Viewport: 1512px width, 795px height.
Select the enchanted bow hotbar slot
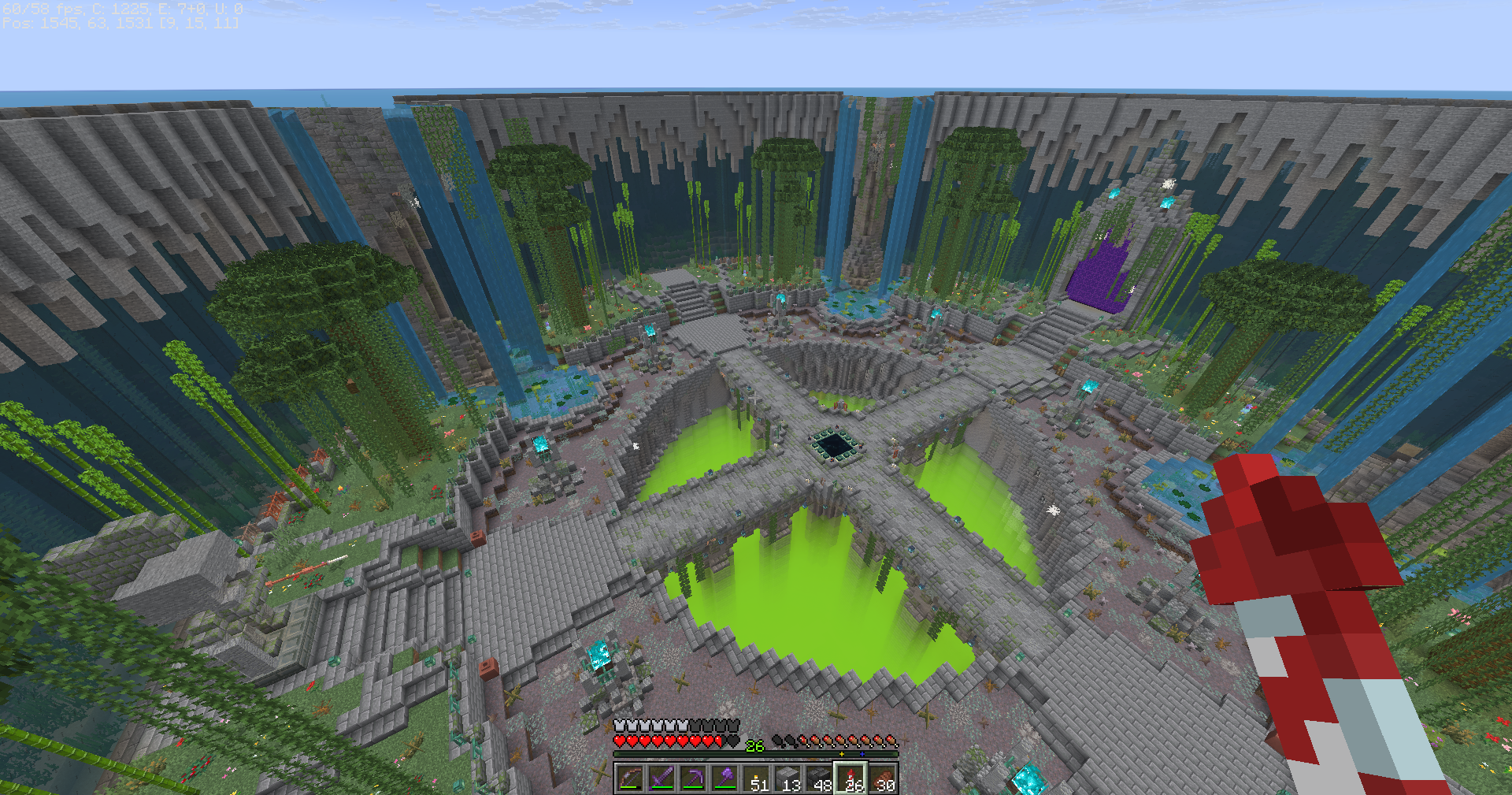pyautogui.click(x=630, y=778)
